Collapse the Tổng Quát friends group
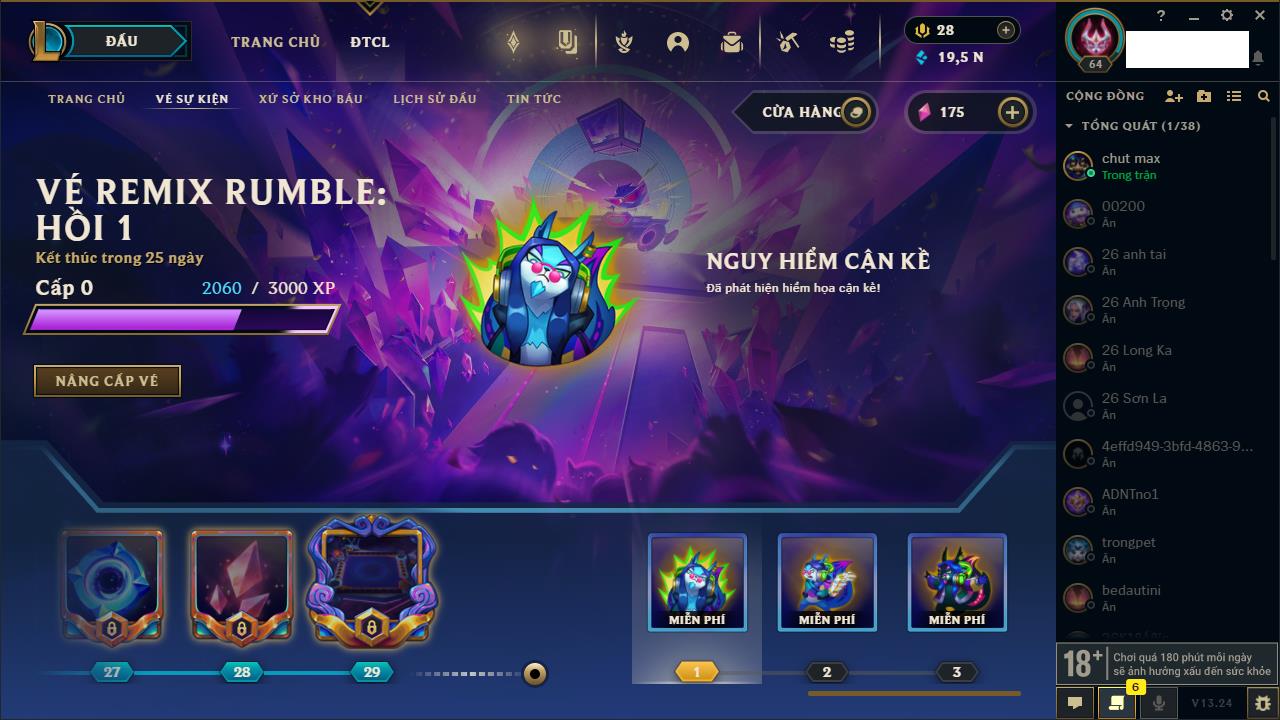The image size is (1280, 720). coord(1069,126)
